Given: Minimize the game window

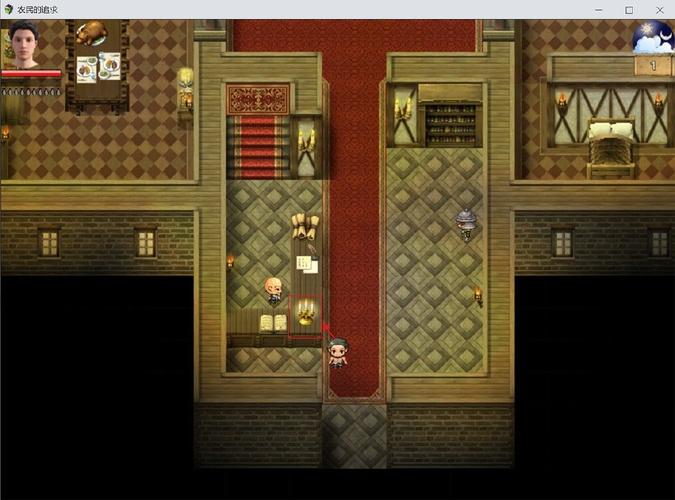Looking at the screenshot, I should (x=599, y=9).
